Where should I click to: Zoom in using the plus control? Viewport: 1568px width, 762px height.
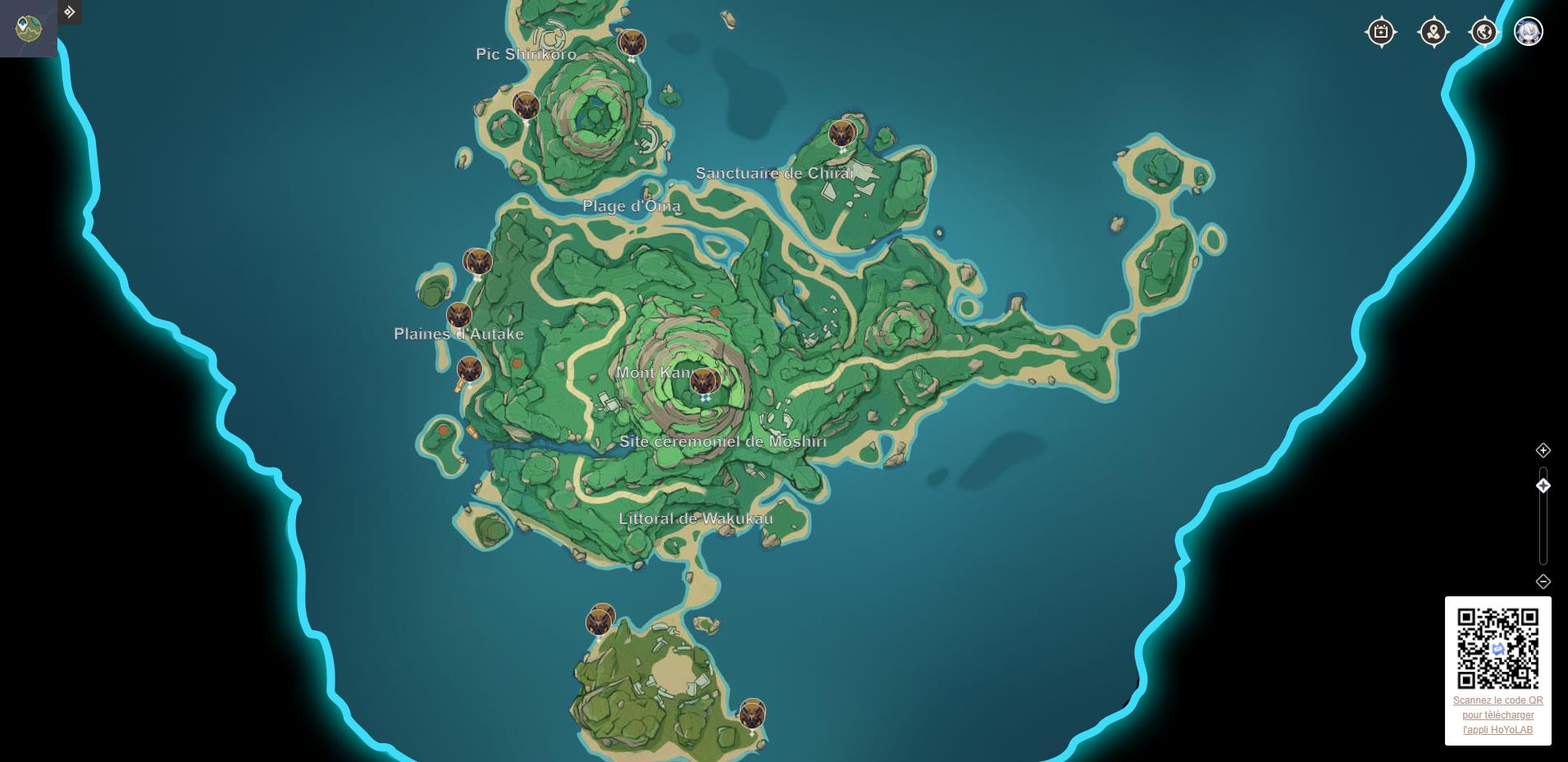pyautogui.click(x=1543, y=449)
